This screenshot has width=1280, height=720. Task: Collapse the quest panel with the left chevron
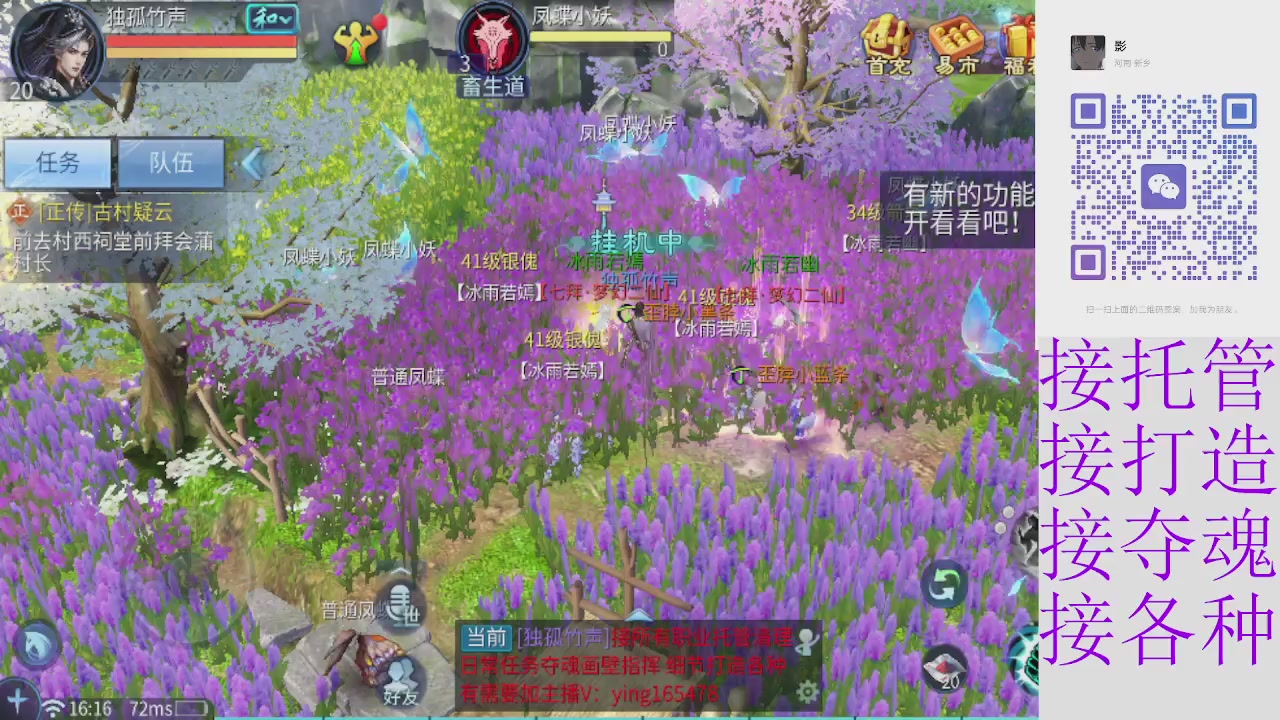[x=253, y=163]
